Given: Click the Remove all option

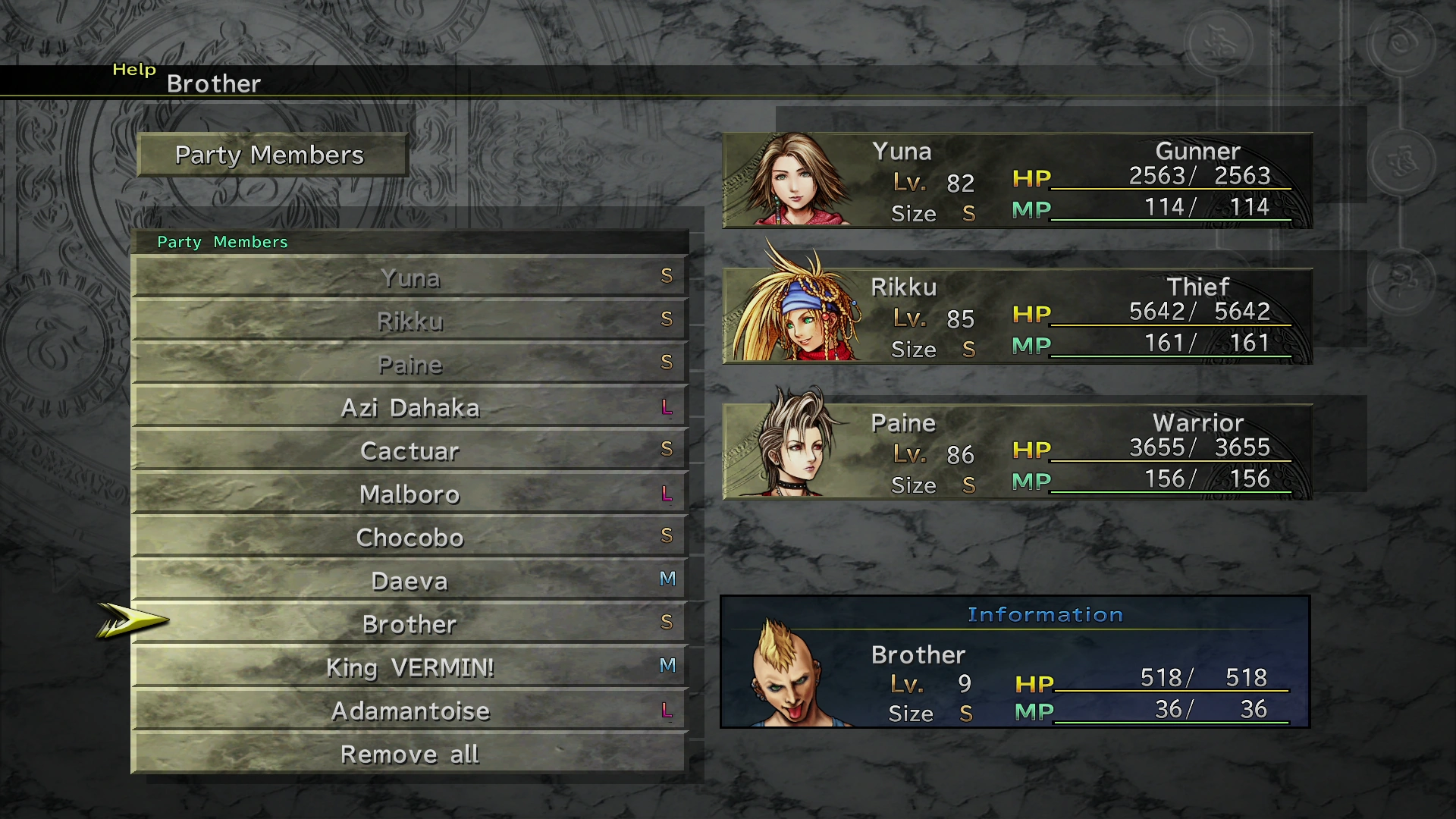Looking at the screenshot, I should (x=409, y=753).
